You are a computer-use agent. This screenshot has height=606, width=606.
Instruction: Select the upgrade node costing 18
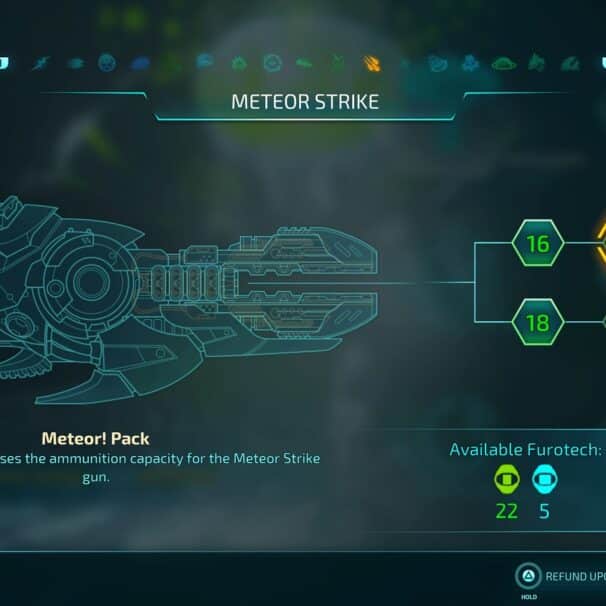coord(538,322)
